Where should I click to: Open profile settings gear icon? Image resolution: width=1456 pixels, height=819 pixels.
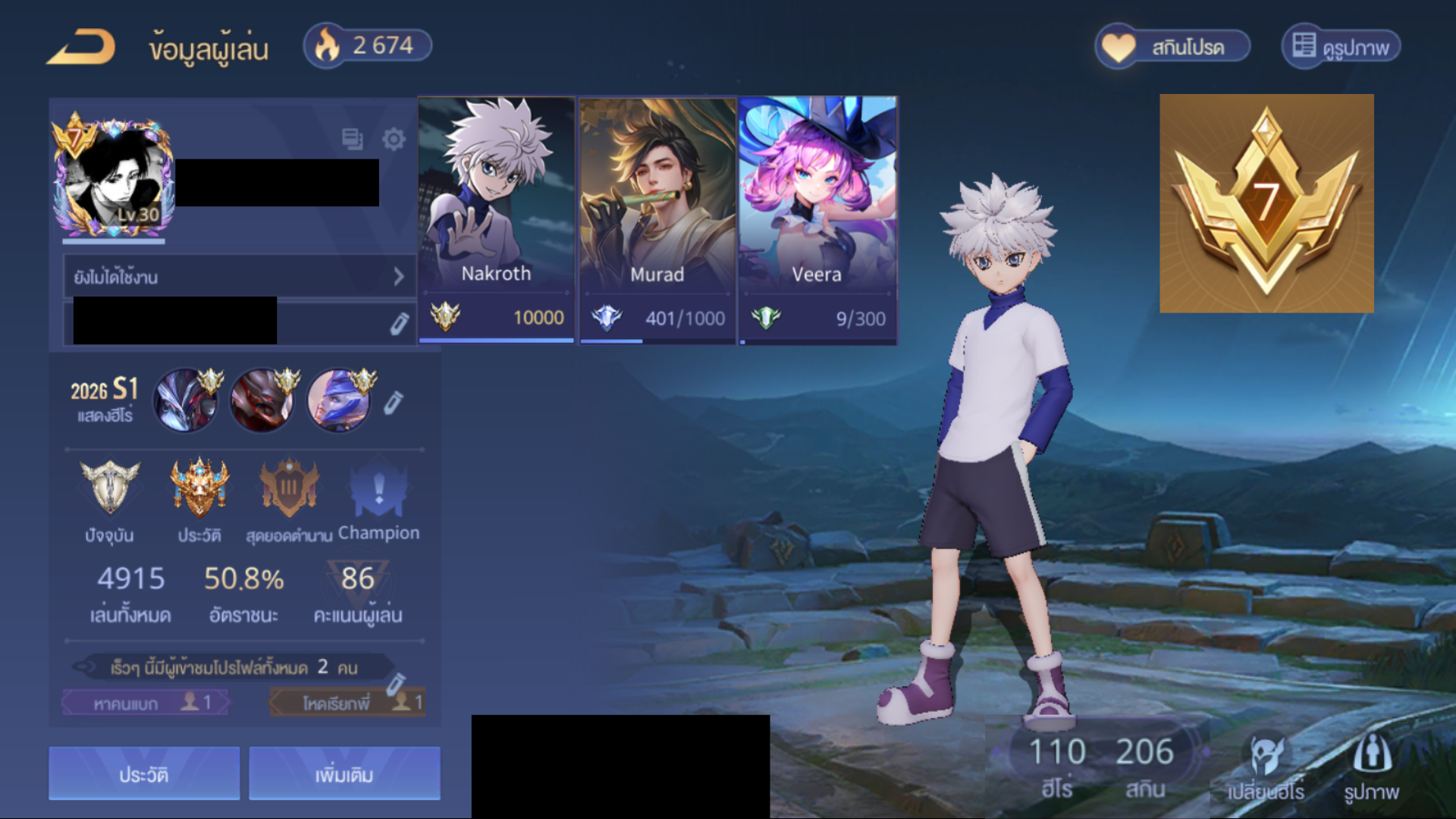394,139
